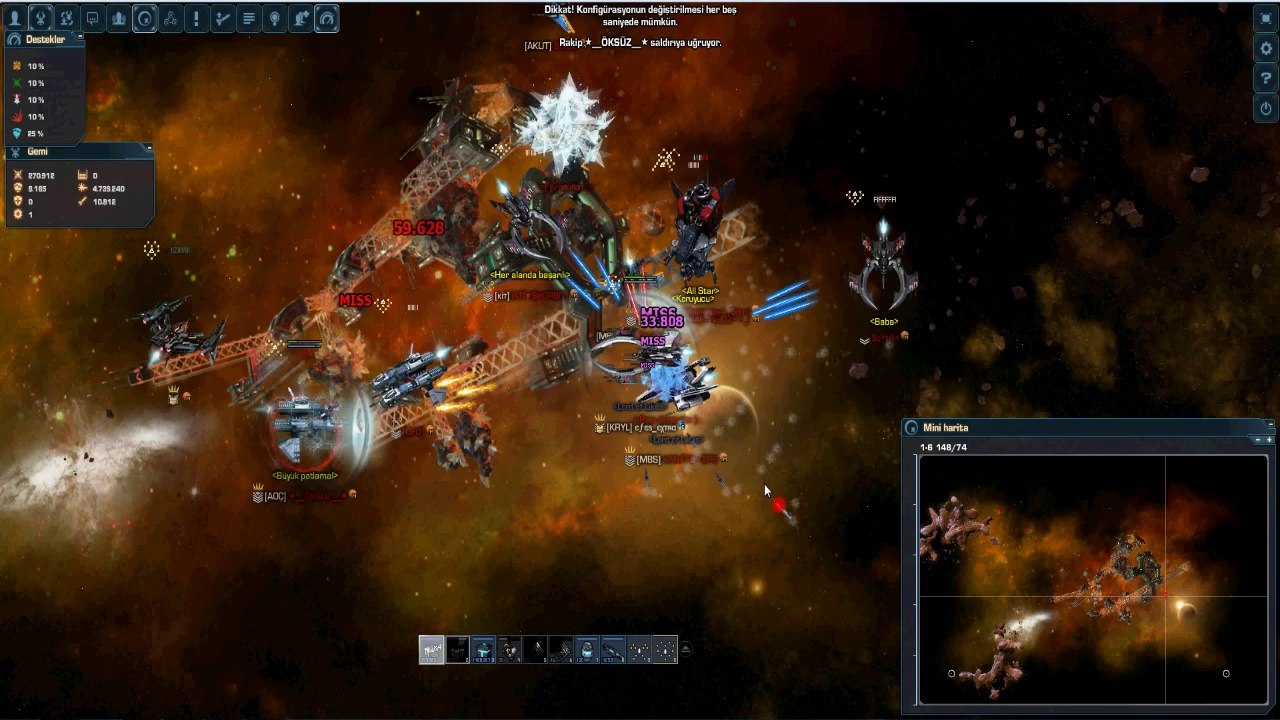Open the chat speech bubble window
The height and width of the screenshot is (720, 1280).
pyautogui.click(x=93, y=18)
